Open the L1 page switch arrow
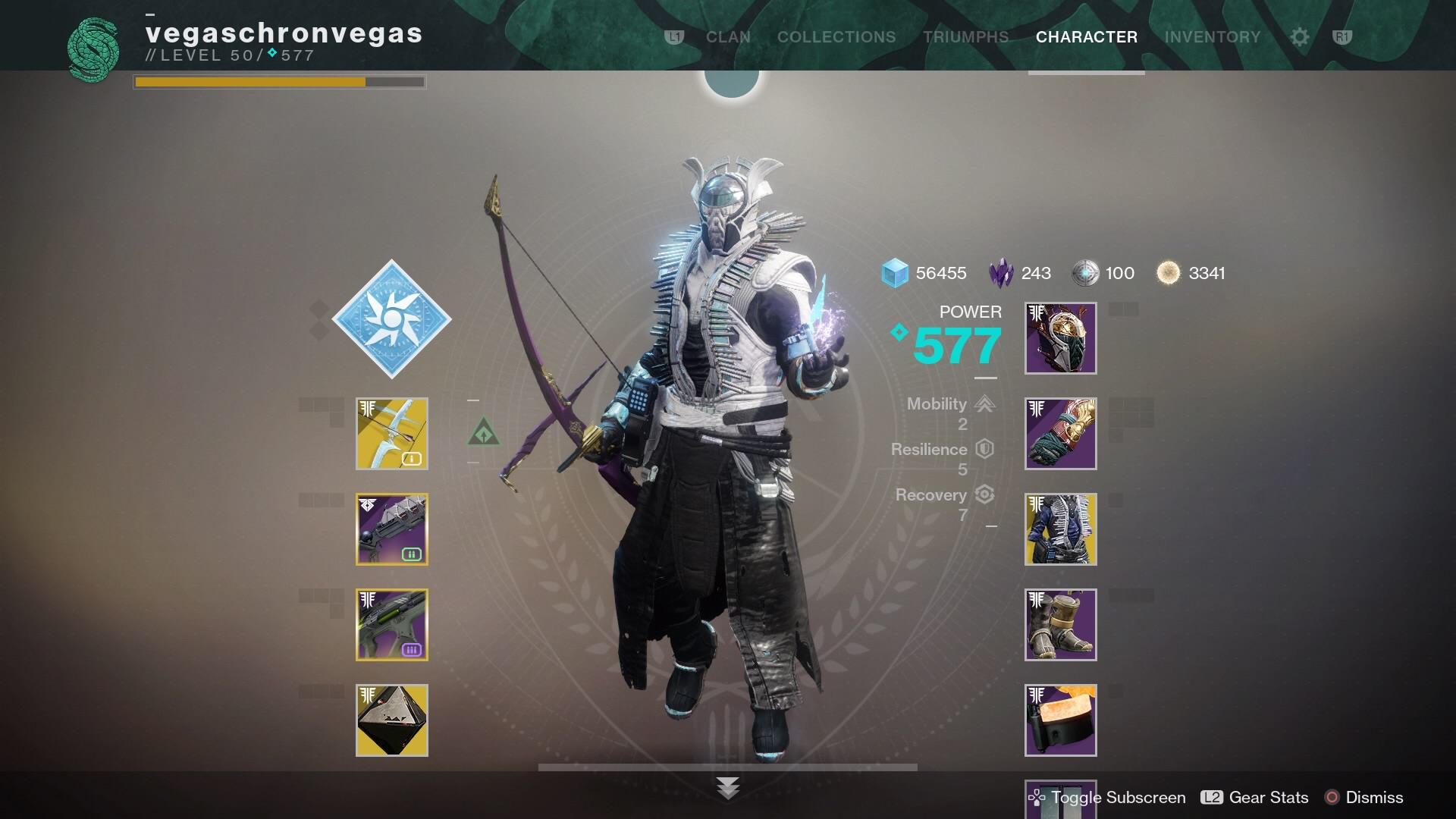 coord(673,36)
